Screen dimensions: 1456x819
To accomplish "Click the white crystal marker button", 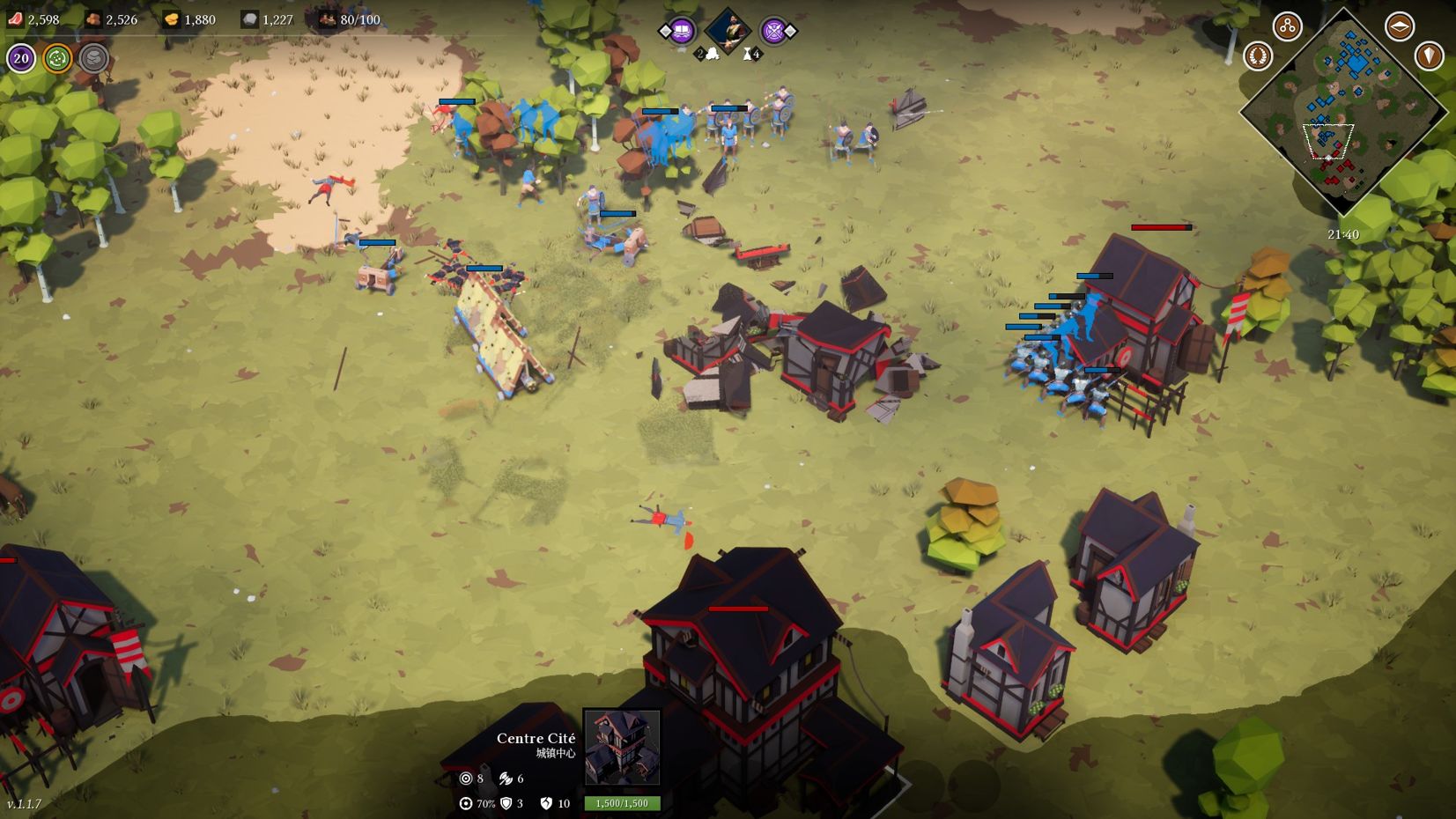I will tap(1428, 56).
